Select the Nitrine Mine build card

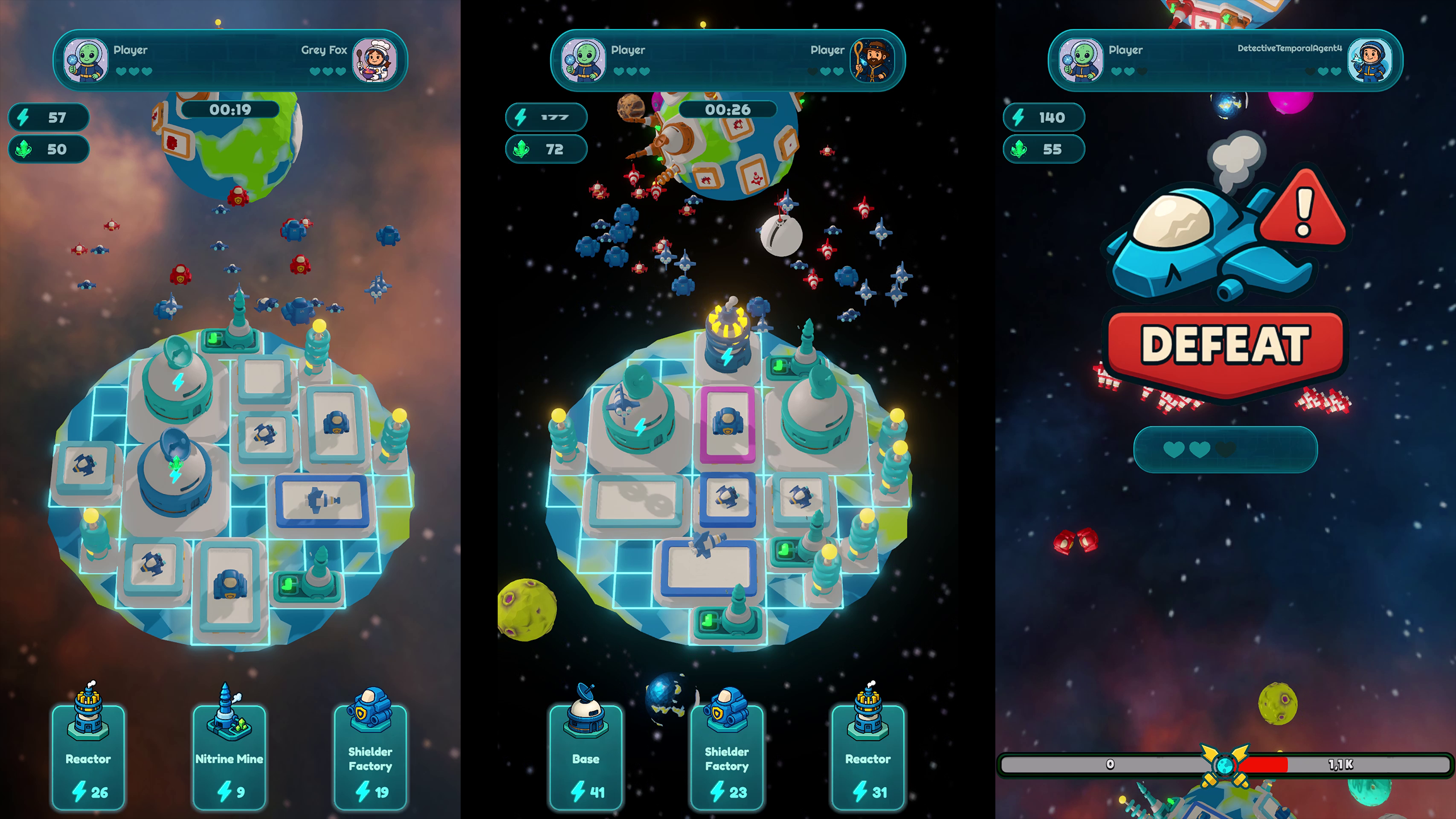click(229, 759)
